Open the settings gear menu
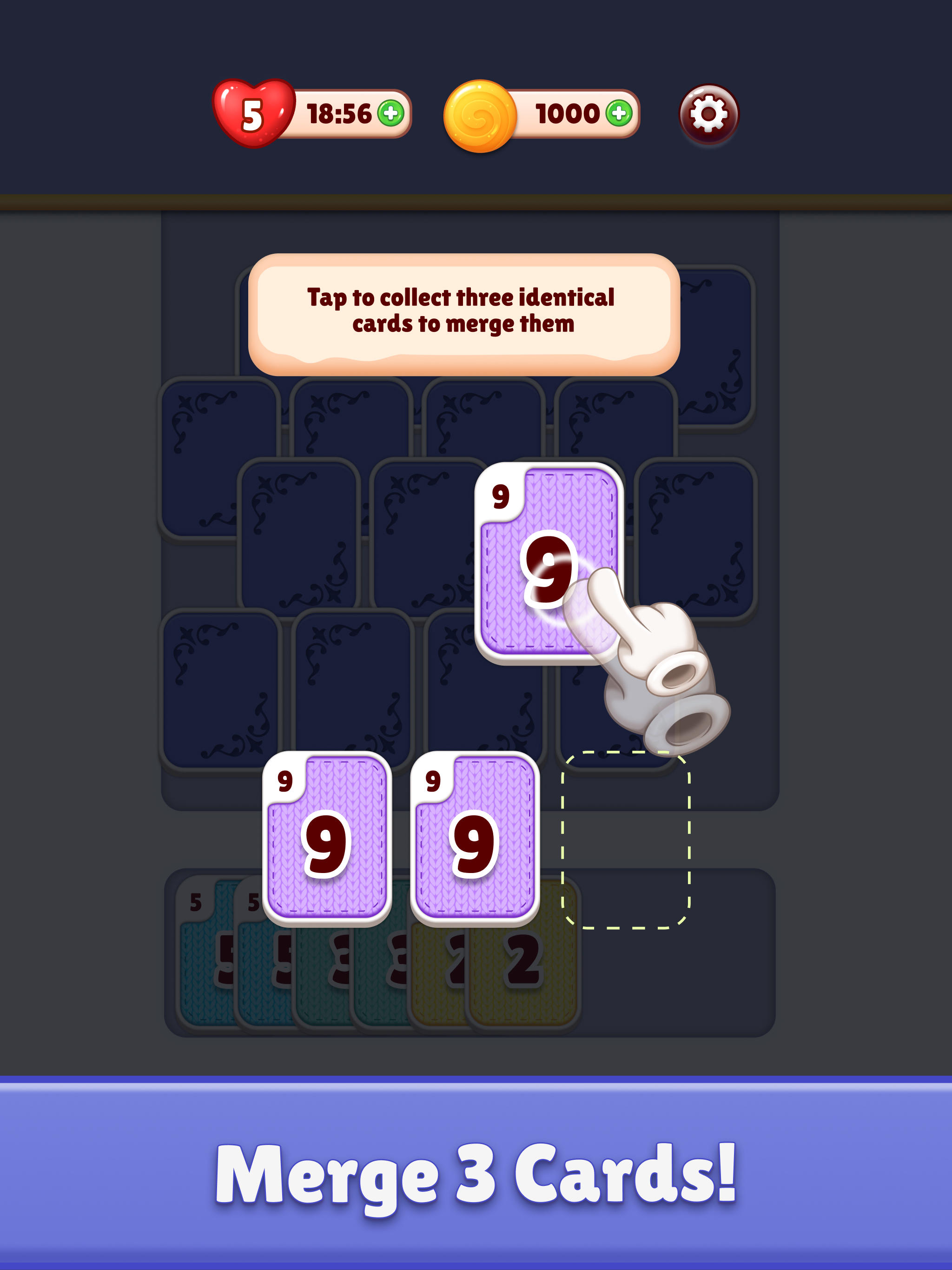Image resolution: width=952 pixels, height=1270 pixels. pos(711,114)
